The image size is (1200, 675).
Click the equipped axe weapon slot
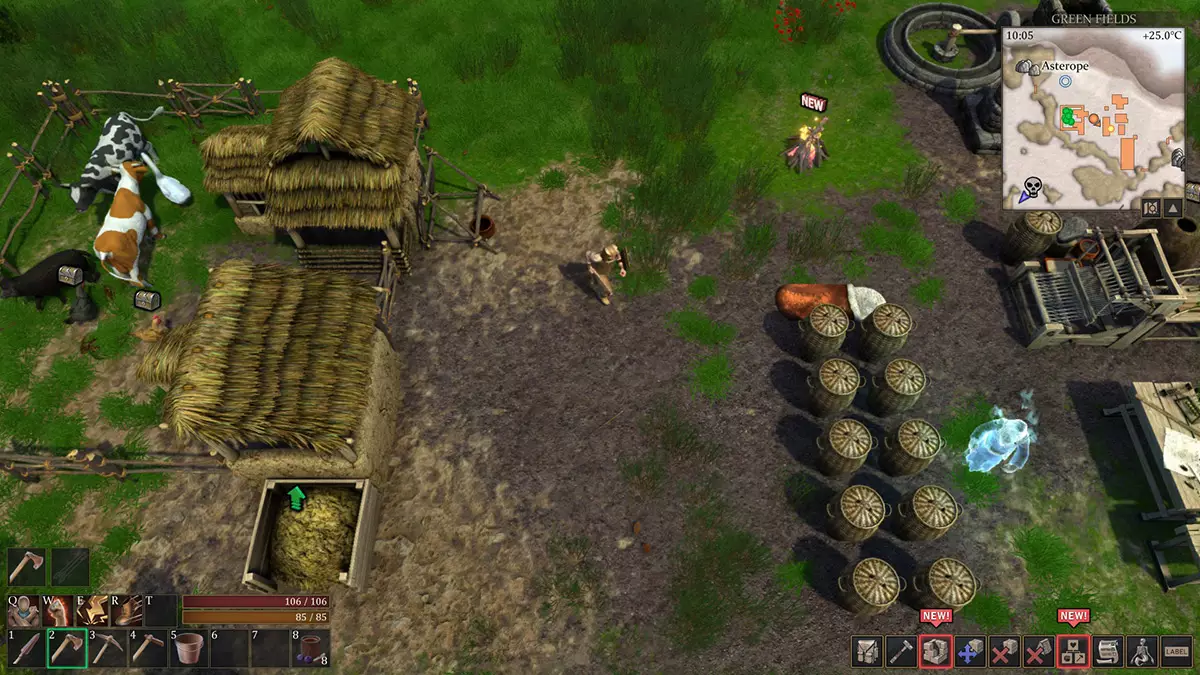coord(27,567)
